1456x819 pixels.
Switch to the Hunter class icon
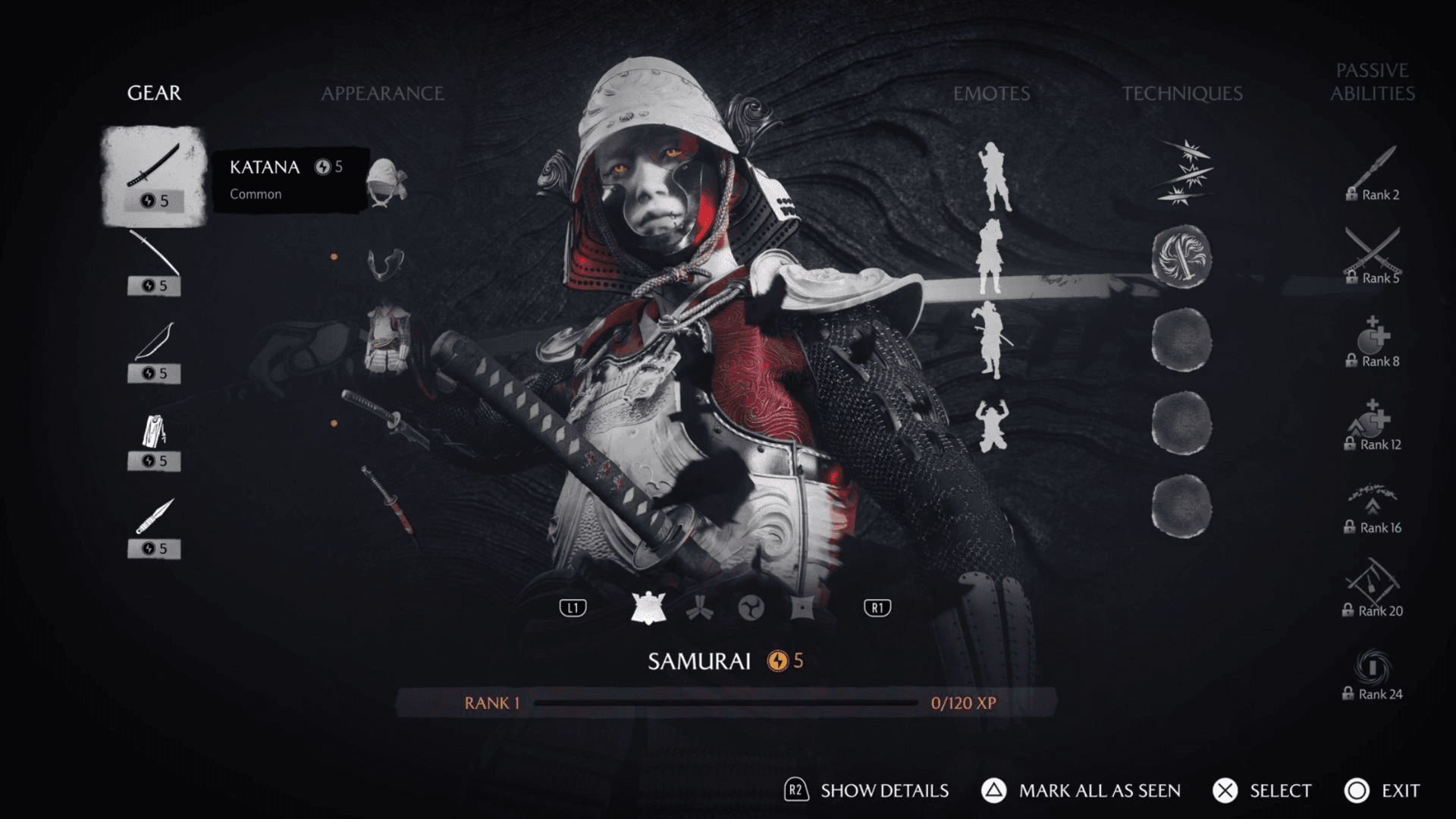point(699,608)
